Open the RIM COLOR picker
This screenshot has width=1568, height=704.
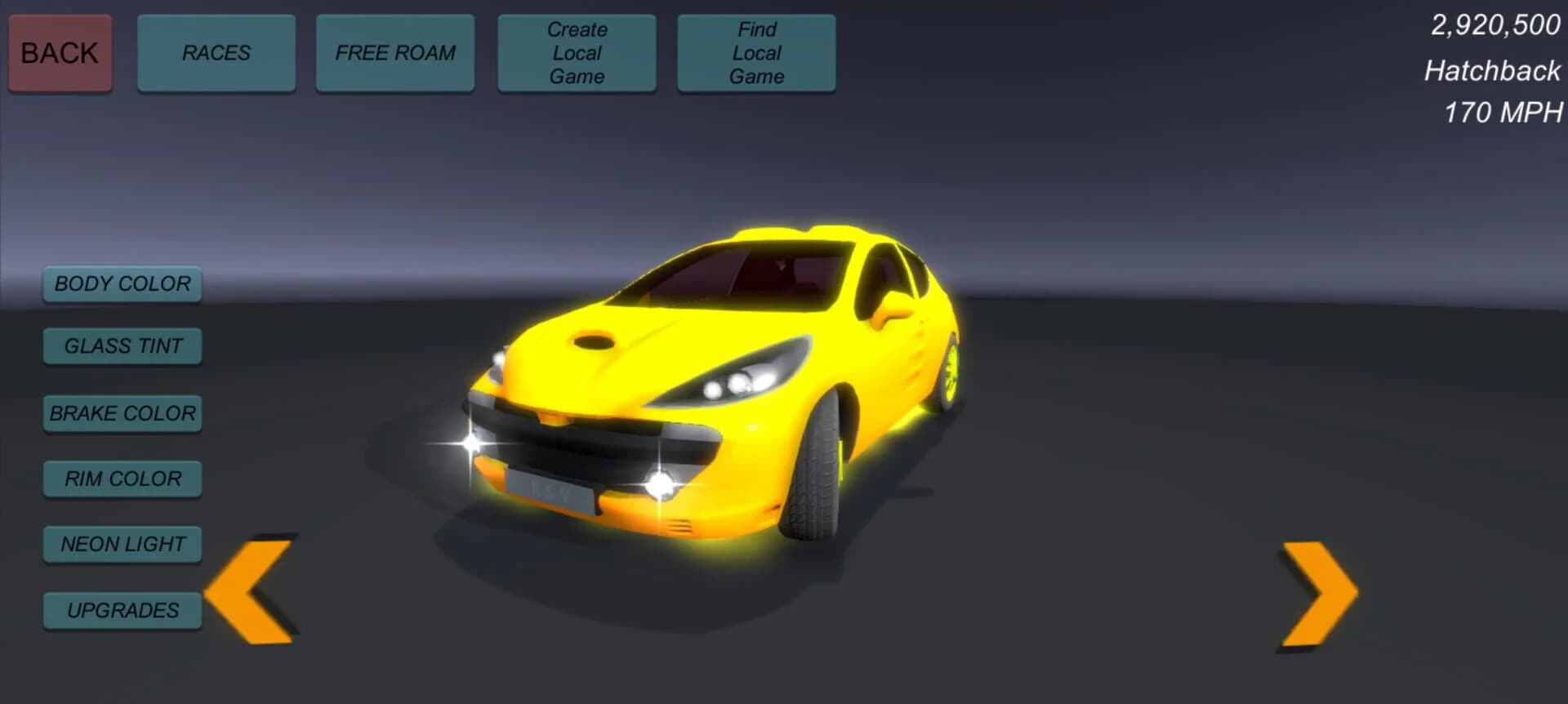click(122, 479)
